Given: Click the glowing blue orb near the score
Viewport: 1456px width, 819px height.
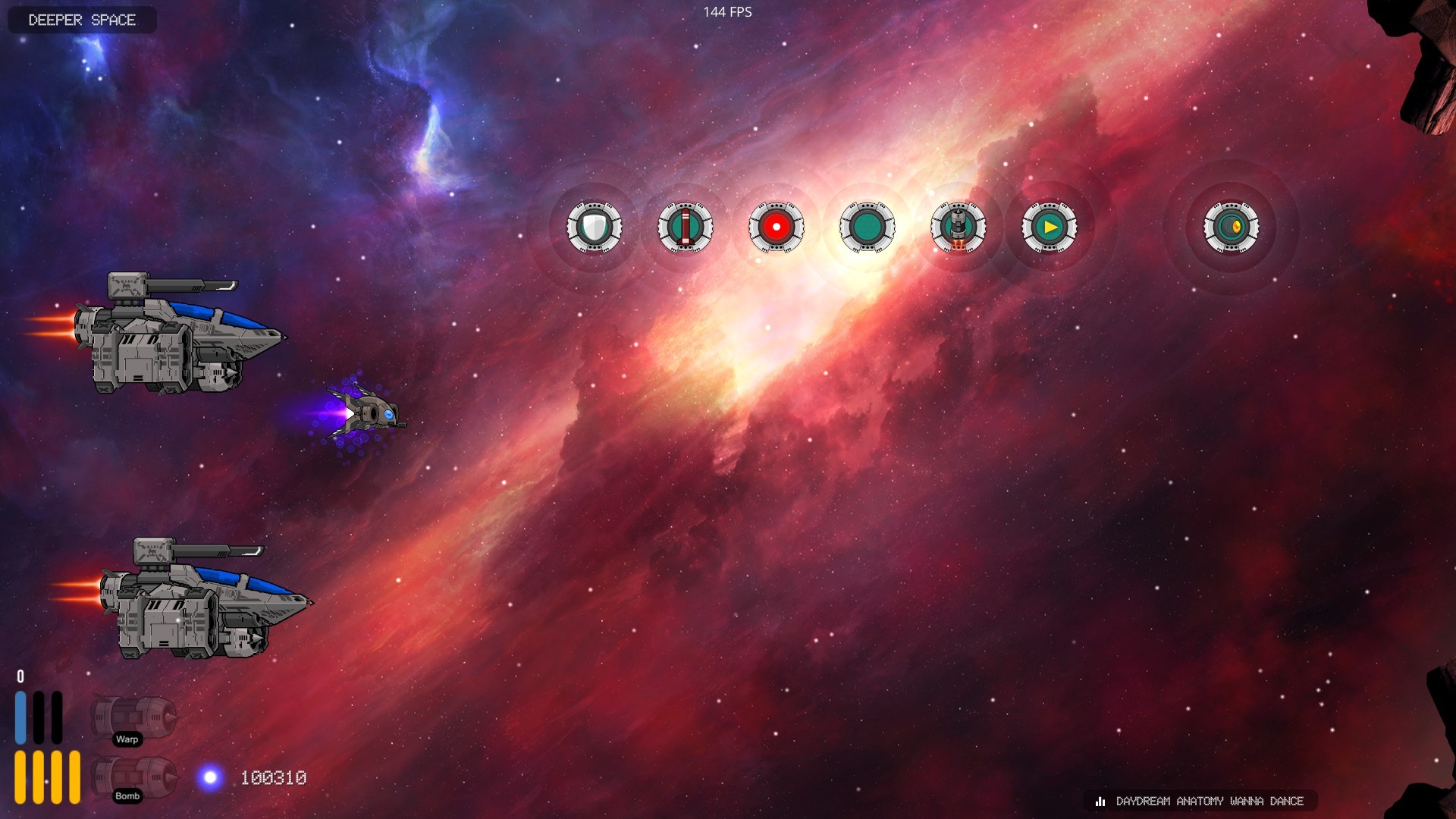Looking at the screenshot, I should point(210,777).
